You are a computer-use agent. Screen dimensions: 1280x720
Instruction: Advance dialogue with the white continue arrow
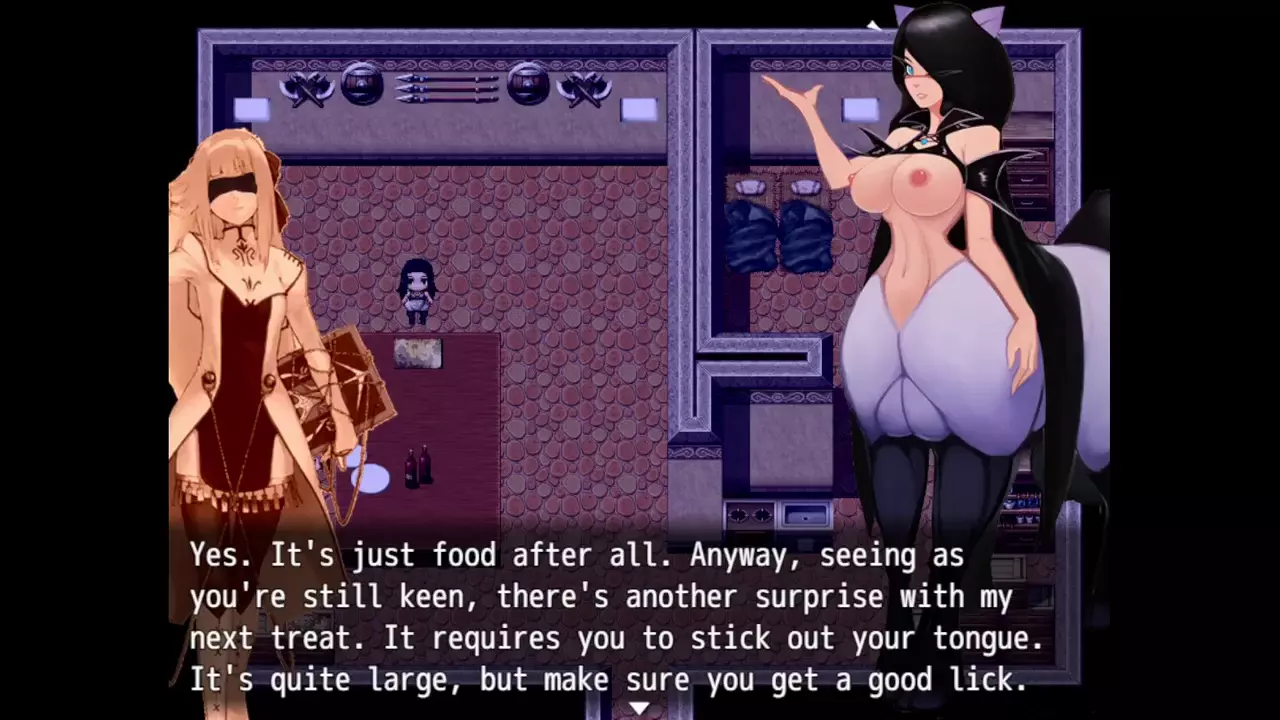pos(639,708)
